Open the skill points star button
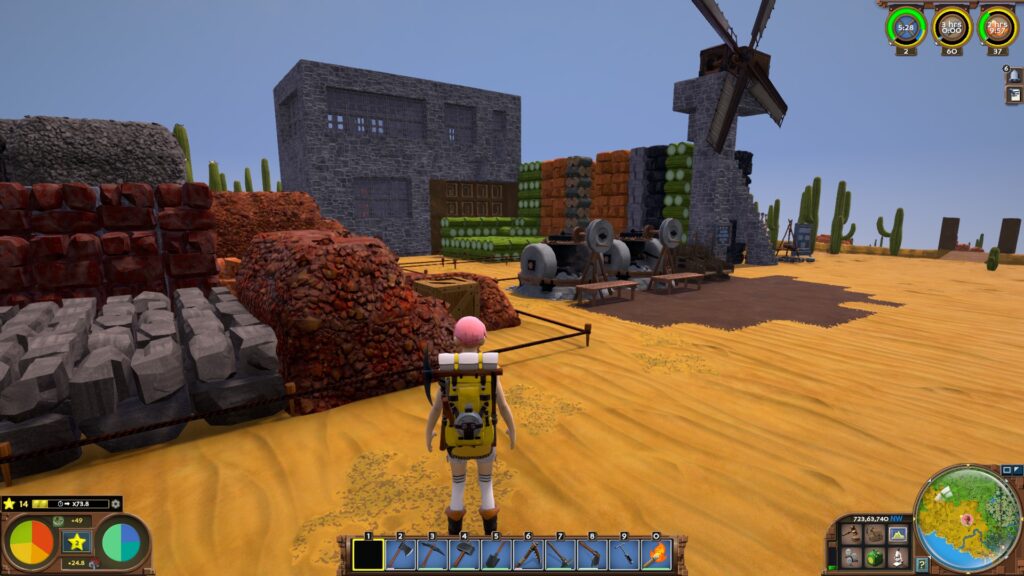1024x576 pixels. point(76,542)
